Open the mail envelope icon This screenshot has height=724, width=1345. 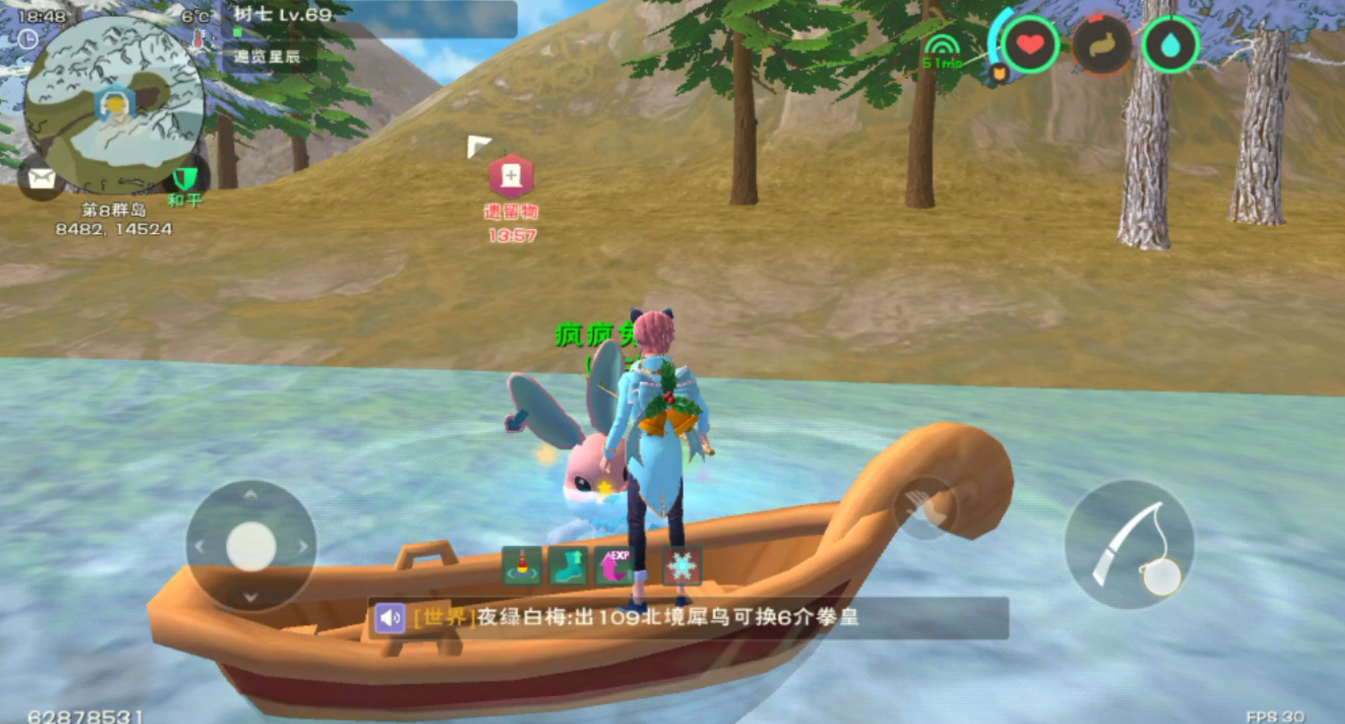point(42,178)
